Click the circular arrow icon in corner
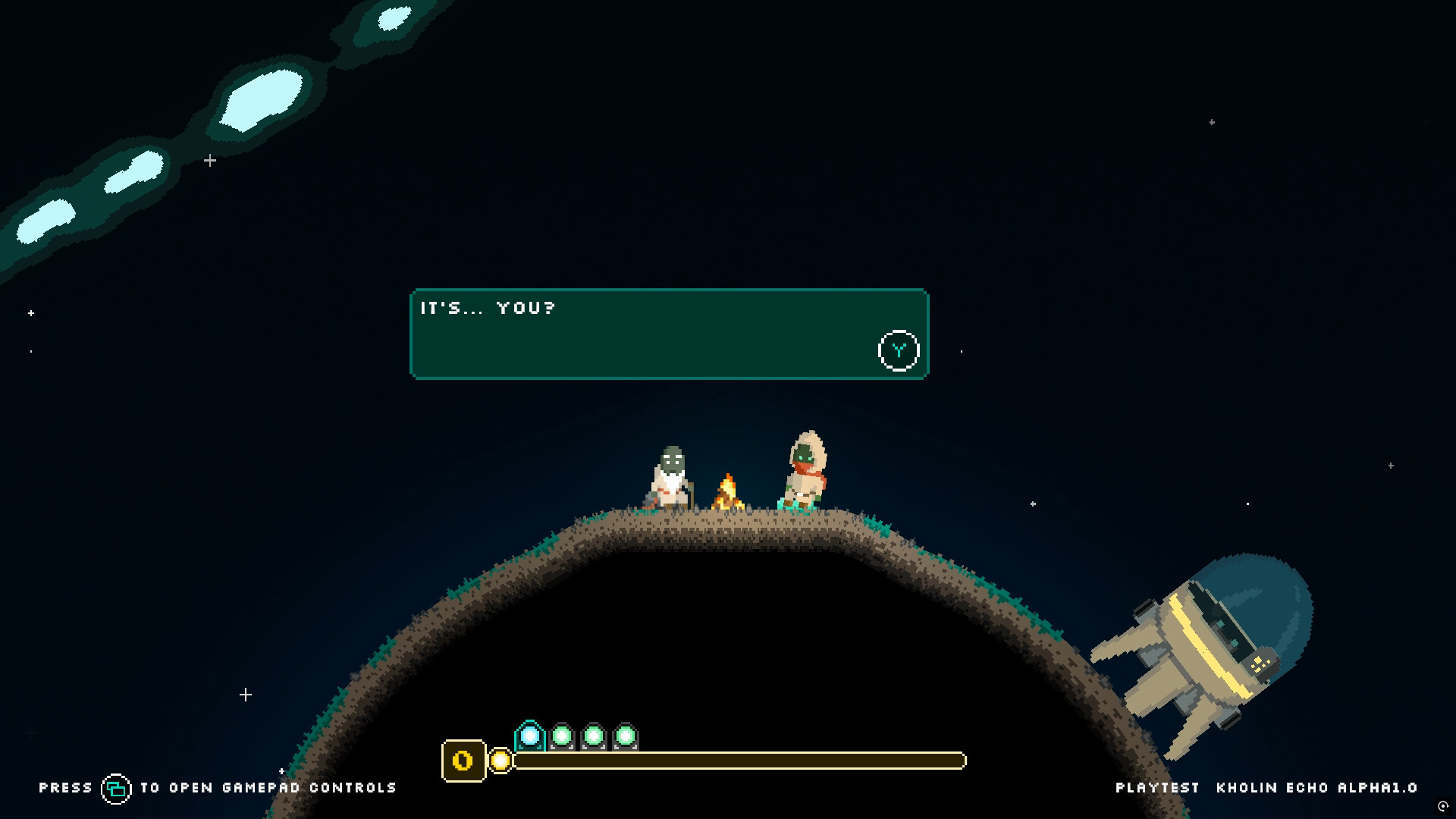This screenshot has width=1456, height=819. pyautogui.click(x=1443, y=806)
